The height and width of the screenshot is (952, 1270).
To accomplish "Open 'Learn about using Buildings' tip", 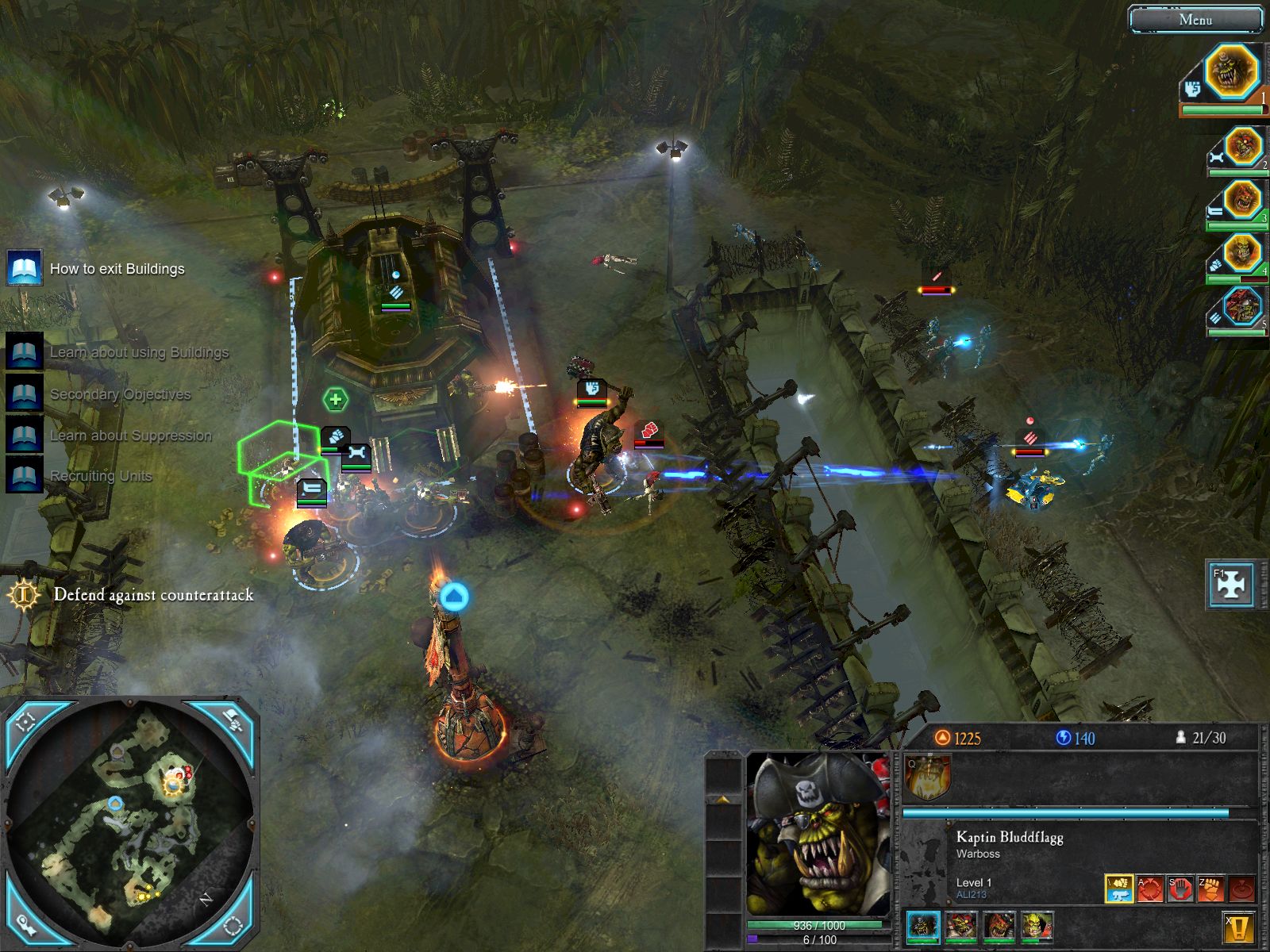I will tap(25, 351).
